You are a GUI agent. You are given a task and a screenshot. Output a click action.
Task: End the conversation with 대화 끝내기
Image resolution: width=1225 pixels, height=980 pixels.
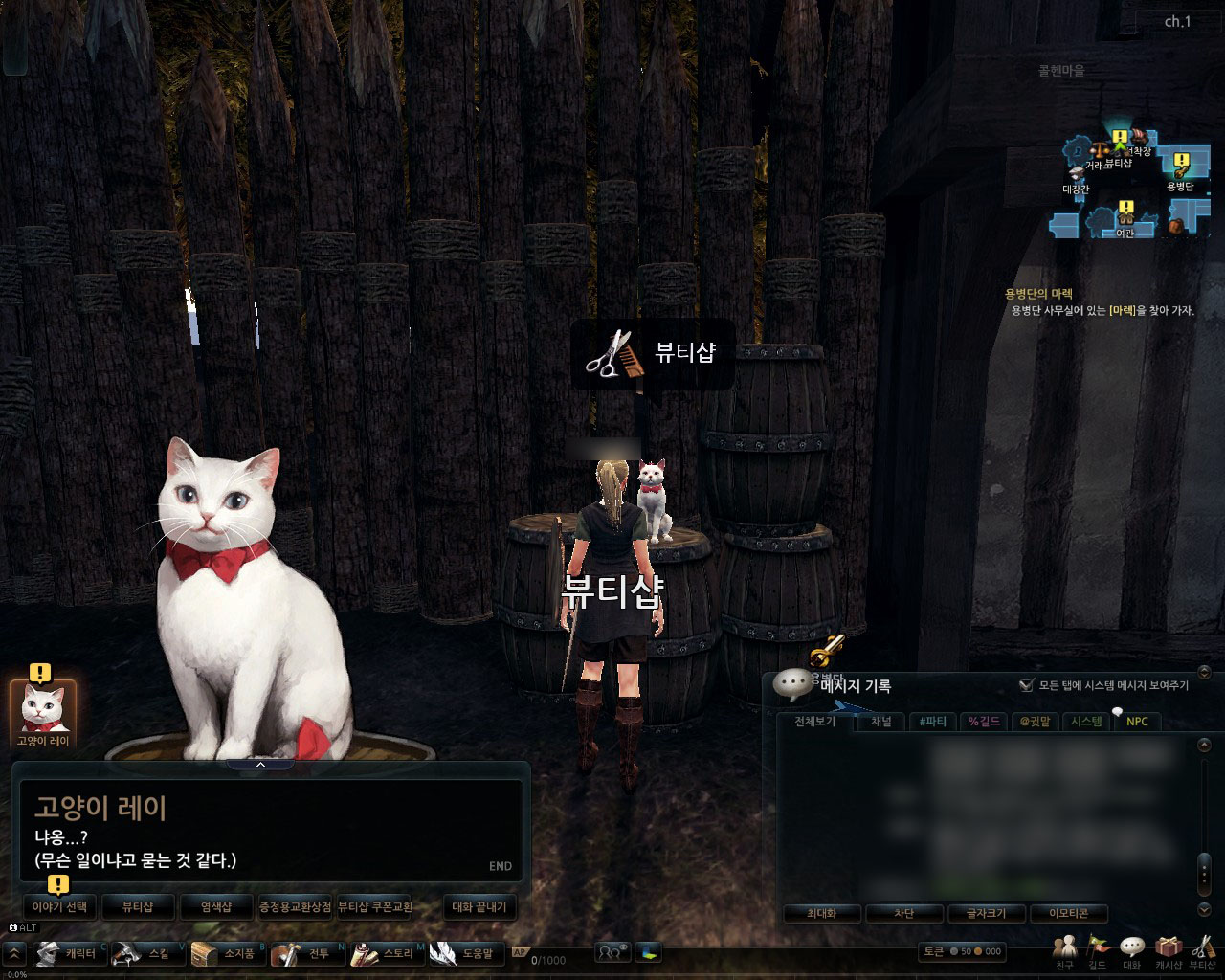point(479,906)
